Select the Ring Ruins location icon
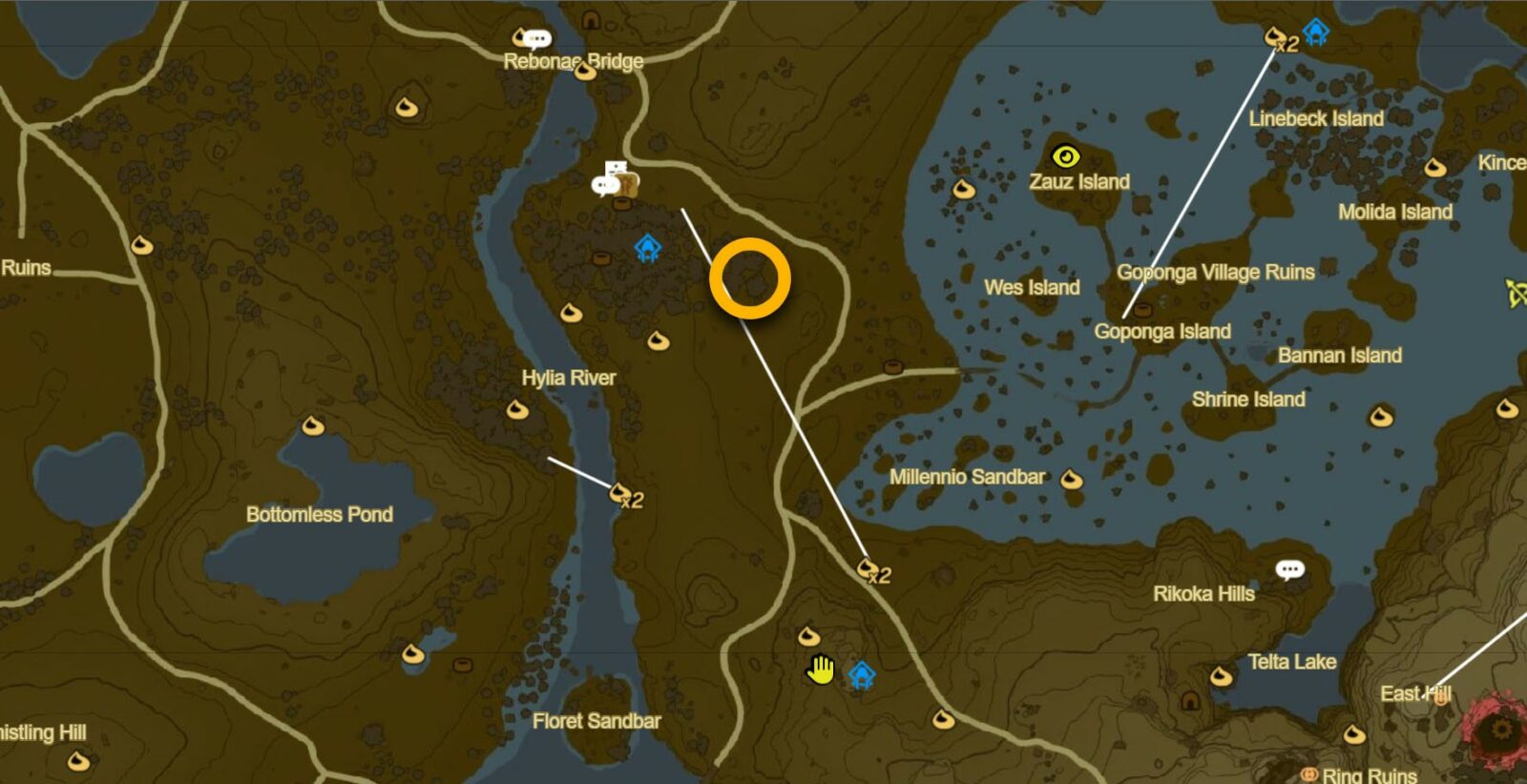The image size is (1527, 784). 1309,774
